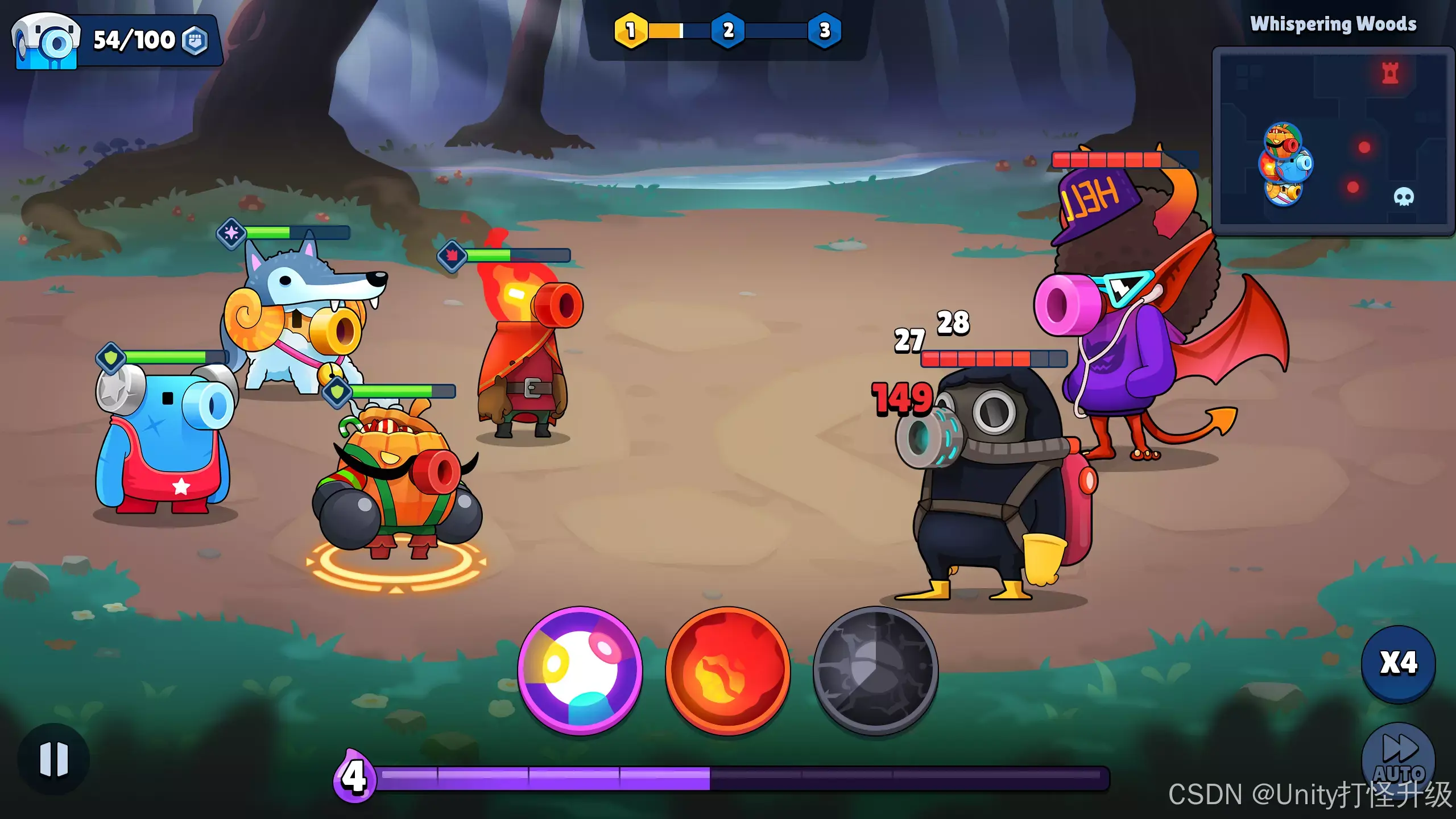This screenshot has width=1456, height=819.
Task: Activate the purple orb ability
Action: [x=580, y=670]
